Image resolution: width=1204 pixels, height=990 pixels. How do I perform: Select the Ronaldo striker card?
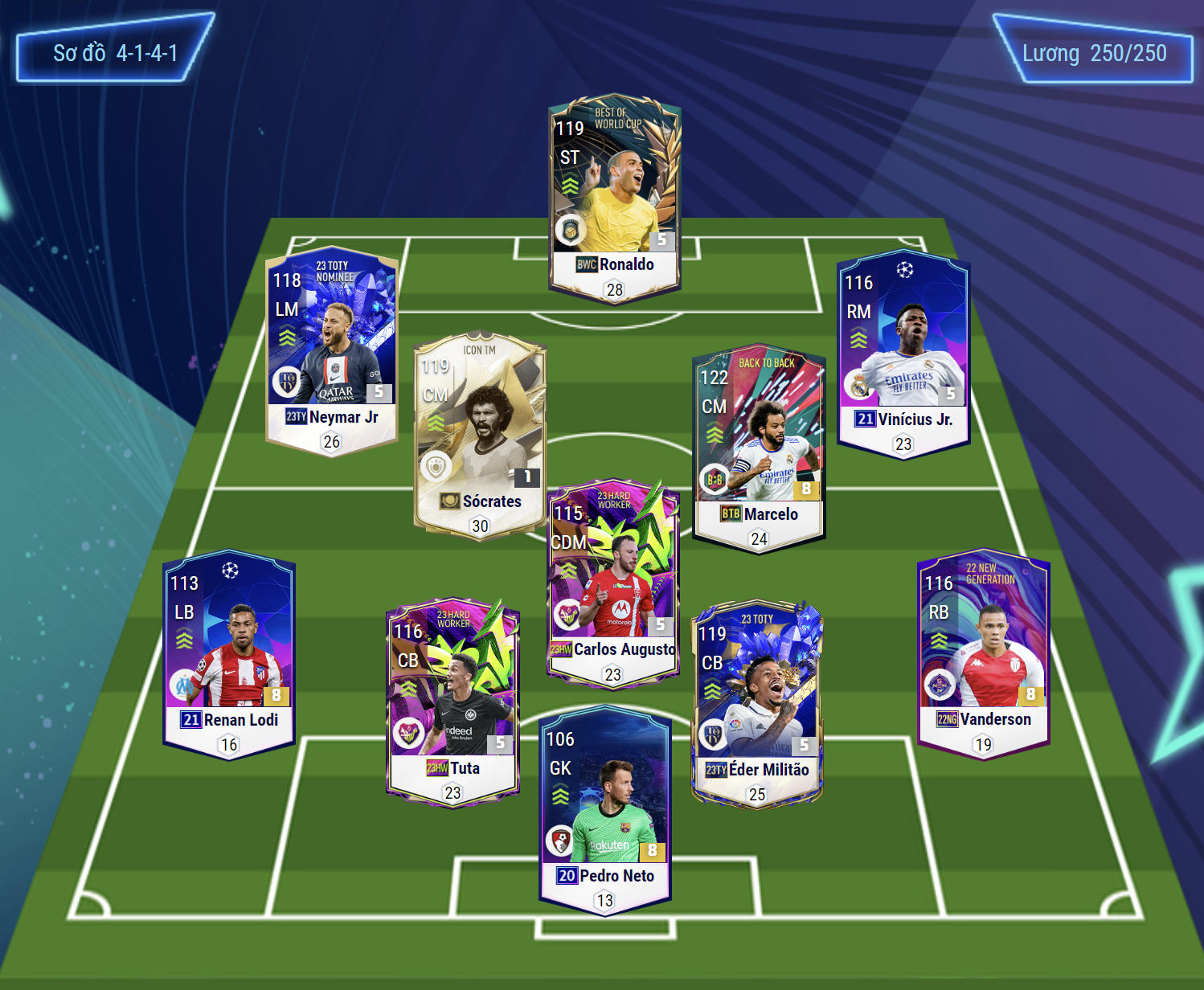(x=615, y=198)
